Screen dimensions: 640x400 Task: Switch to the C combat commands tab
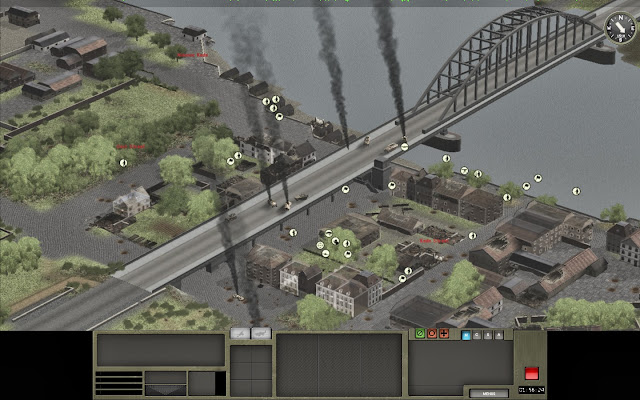coord(478,334)
